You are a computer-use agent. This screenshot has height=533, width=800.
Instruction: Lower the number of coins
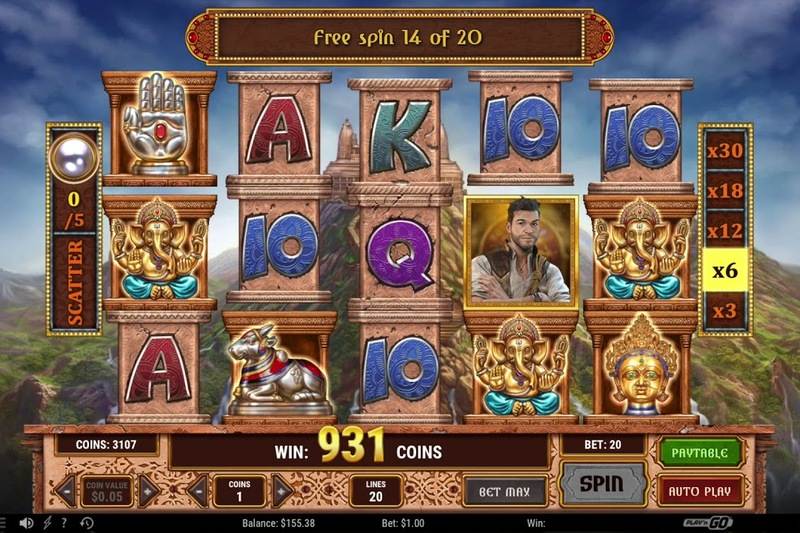click(198, 490)
